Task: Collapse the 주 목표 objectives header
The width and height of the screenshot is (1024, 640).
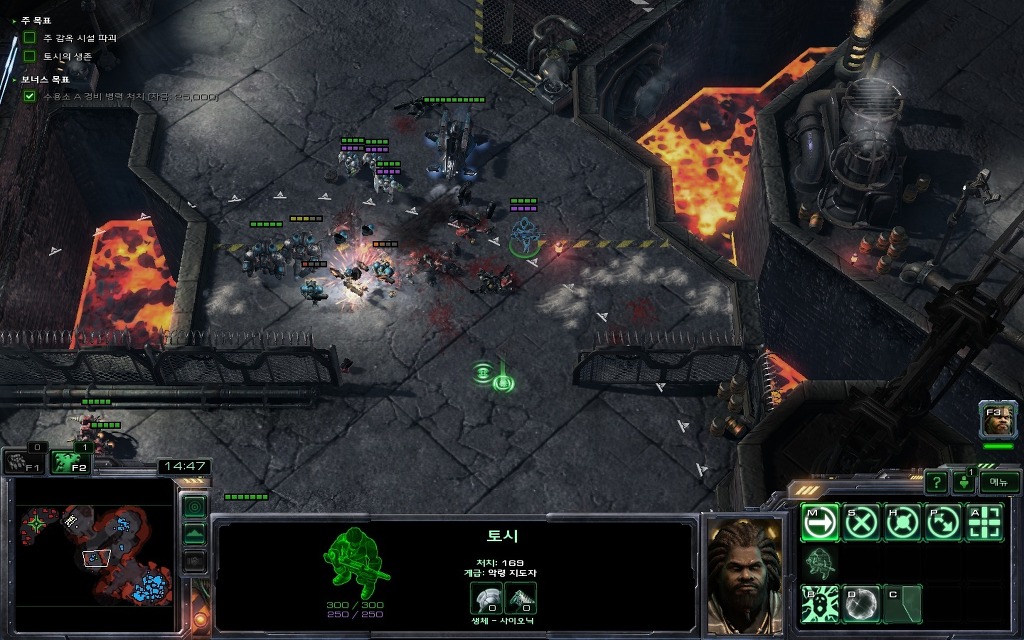Action: (x=14, y=21)
